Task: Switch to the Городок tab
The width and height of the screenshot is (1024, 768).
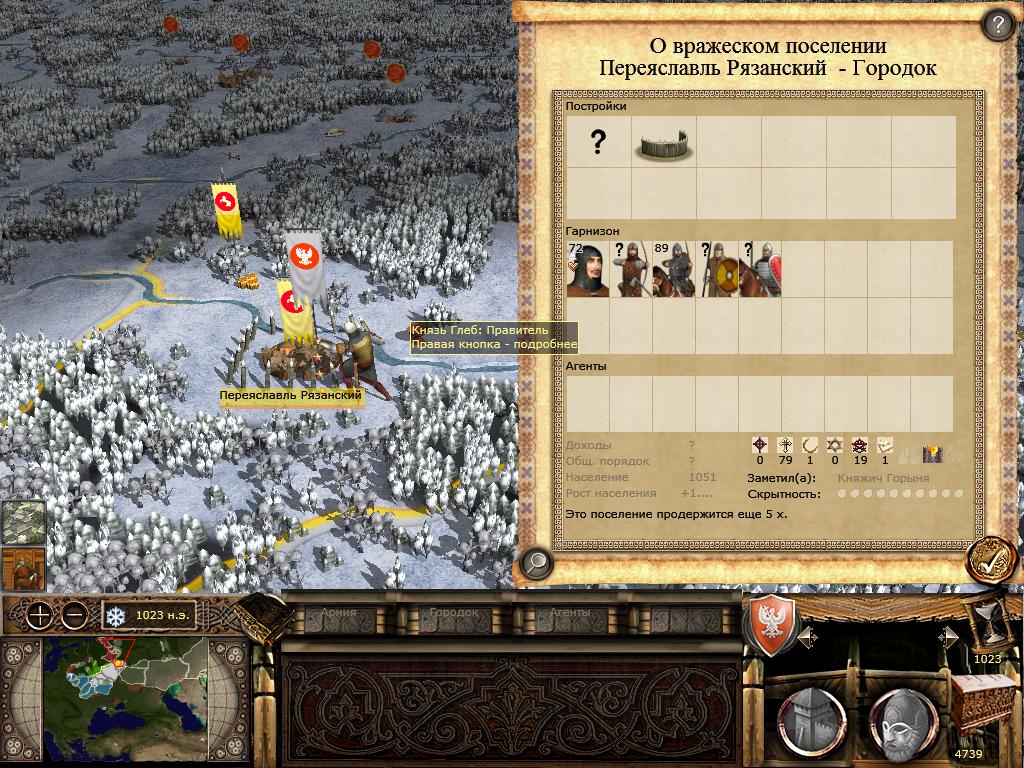Action: pyautogui.click(x=453, y=613)
